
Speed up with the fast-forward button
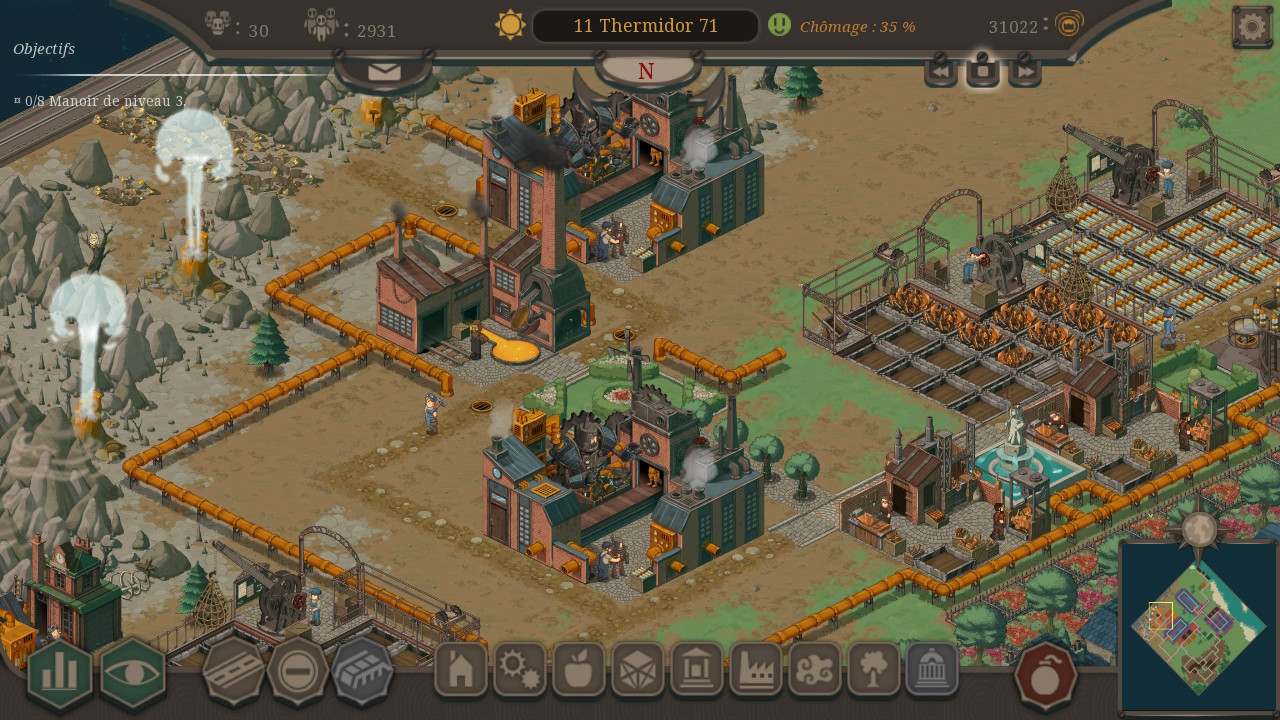1025,71
